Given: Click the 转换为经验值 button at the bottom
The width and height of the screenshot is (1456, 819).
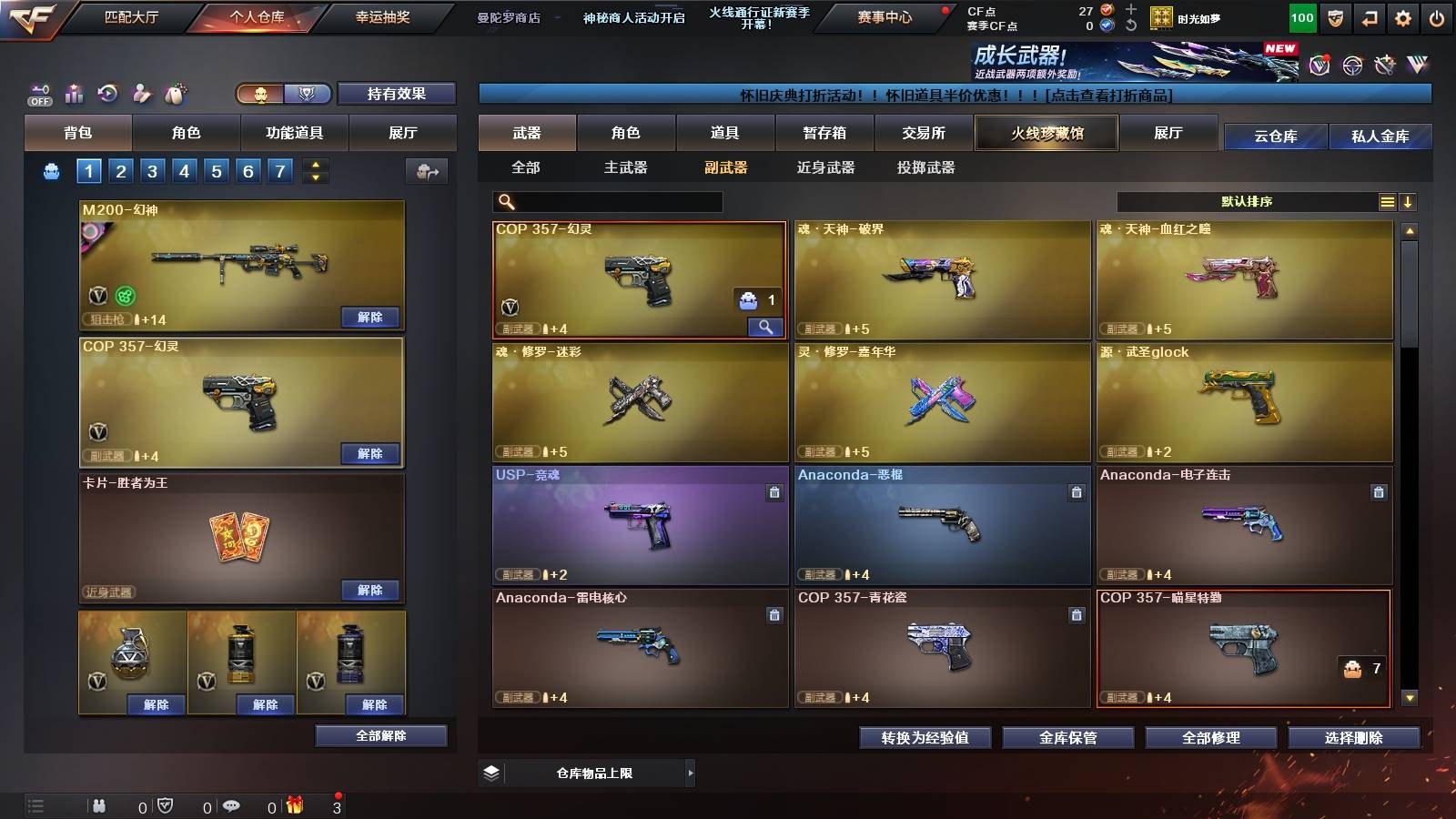Looking at the screenshot, I should click(924, 739).
